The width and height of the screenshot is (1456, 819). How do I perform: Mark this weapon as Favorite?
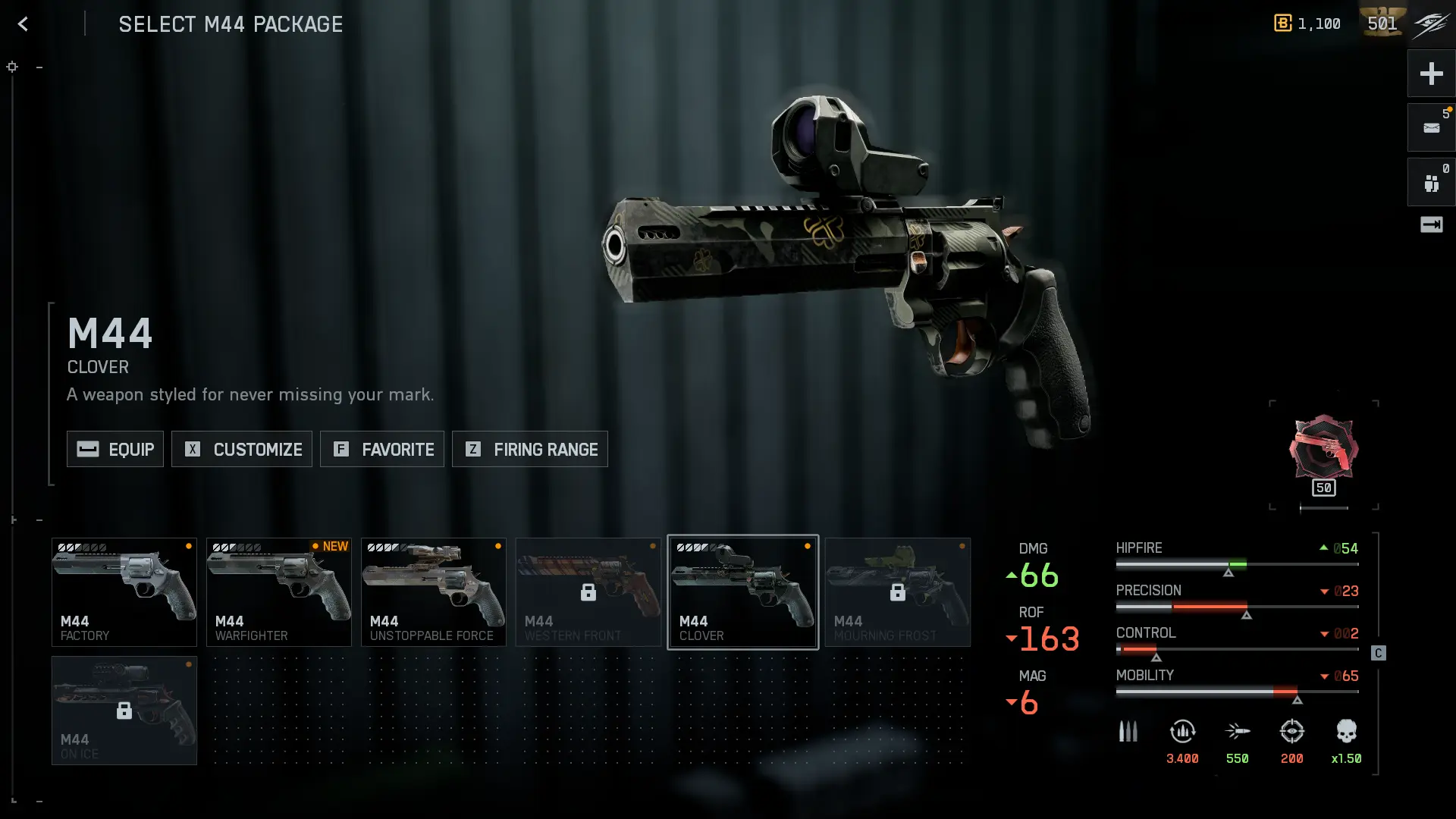382,449
